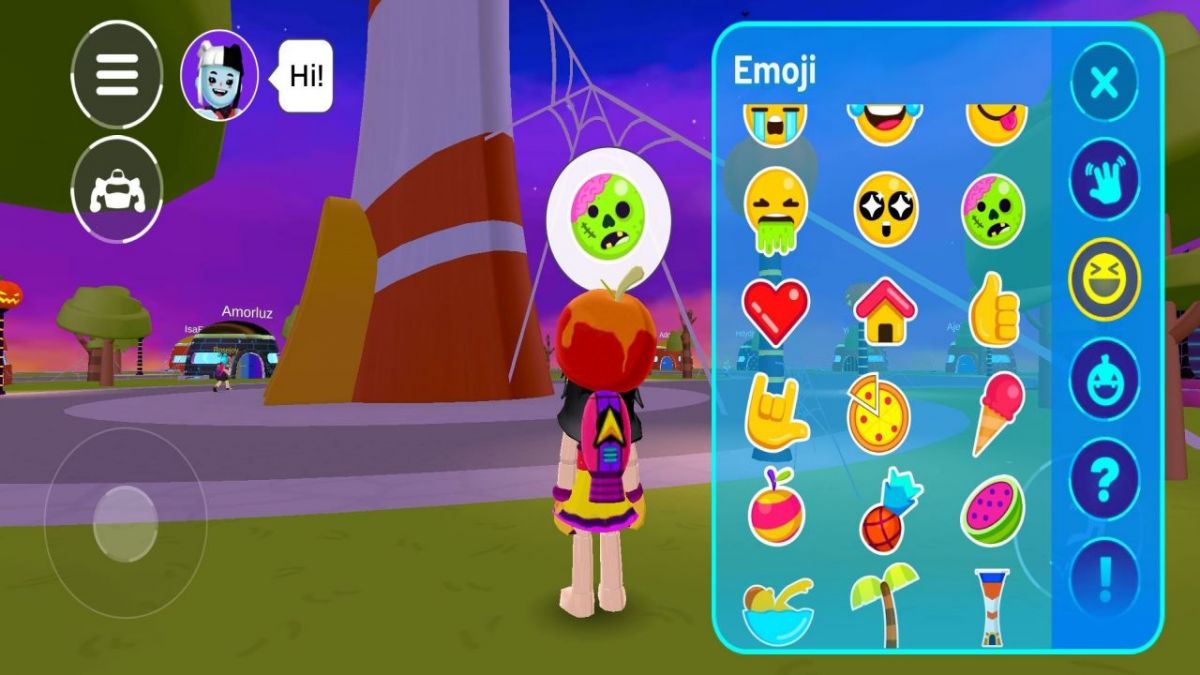Open the blue smiling character tab
The image size is (1200, 675).
[1104, 380]
